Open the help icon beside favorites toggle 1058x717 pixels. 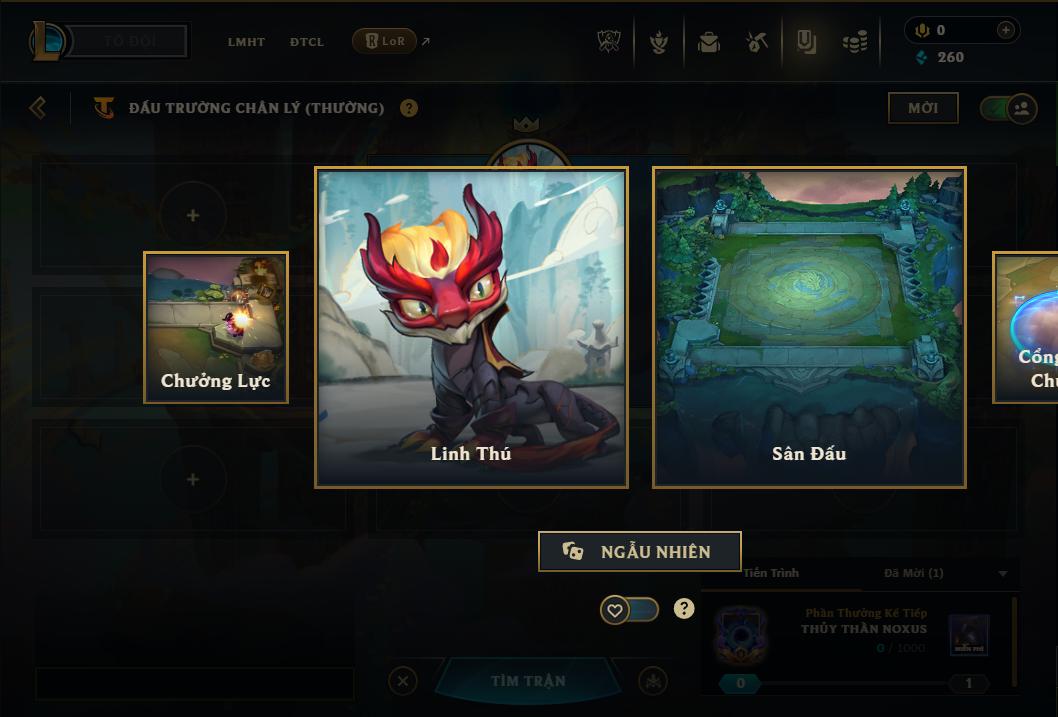point(684,609)
